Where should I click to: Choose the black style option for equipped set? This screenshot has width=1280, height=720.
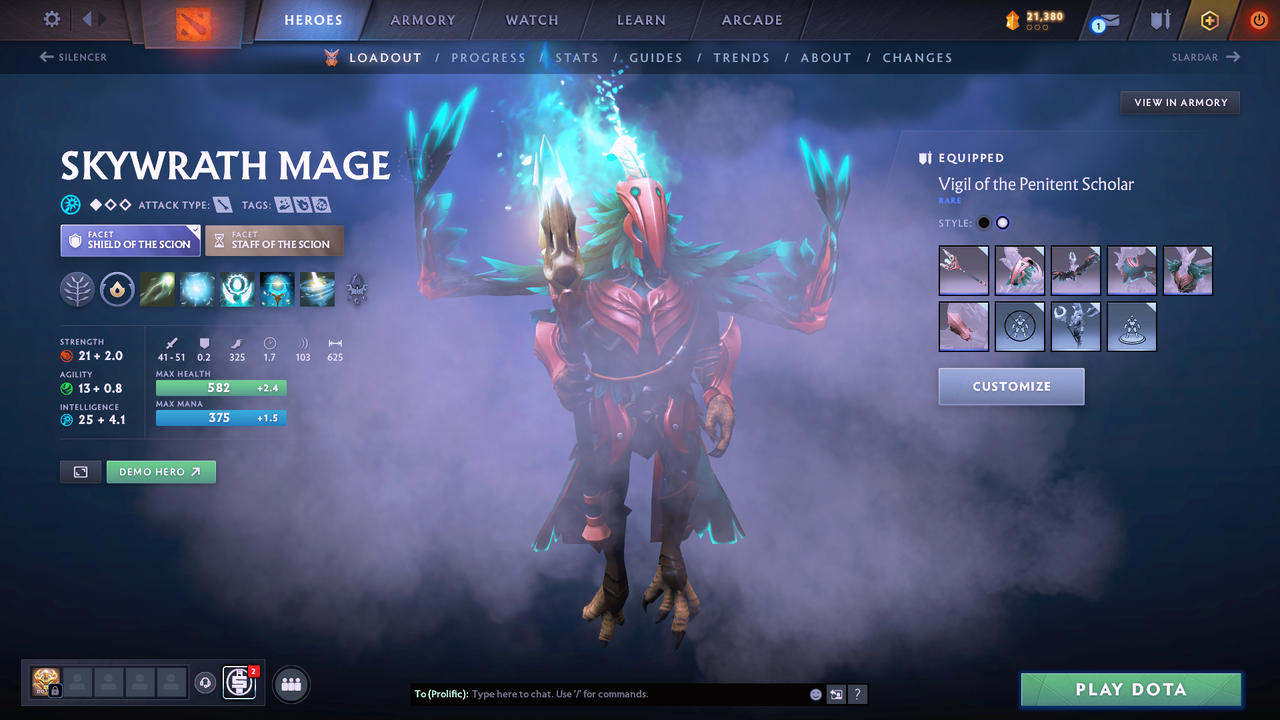point(984,222)
